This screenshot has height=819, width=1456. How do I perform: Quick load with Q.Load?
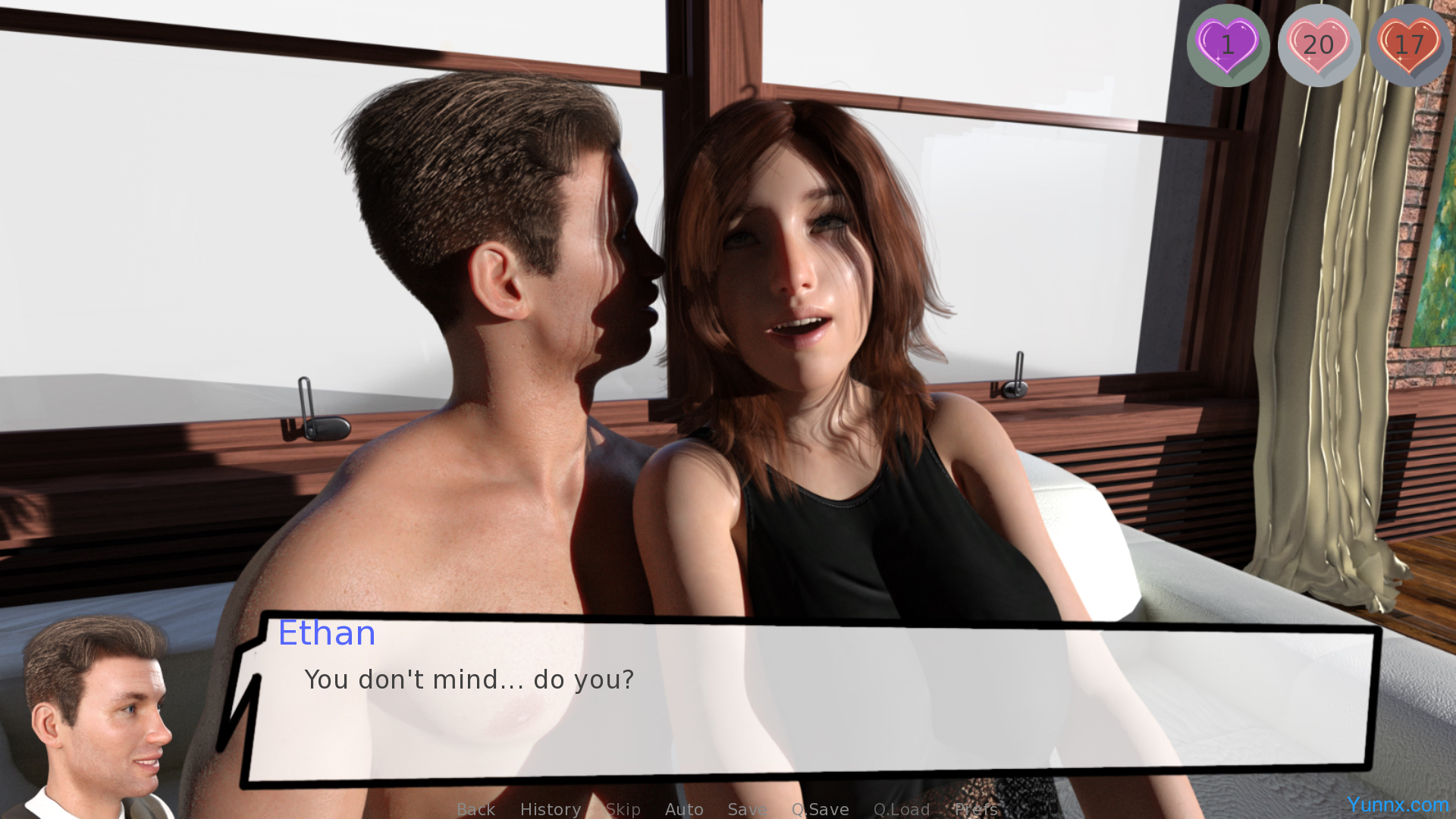901,809
